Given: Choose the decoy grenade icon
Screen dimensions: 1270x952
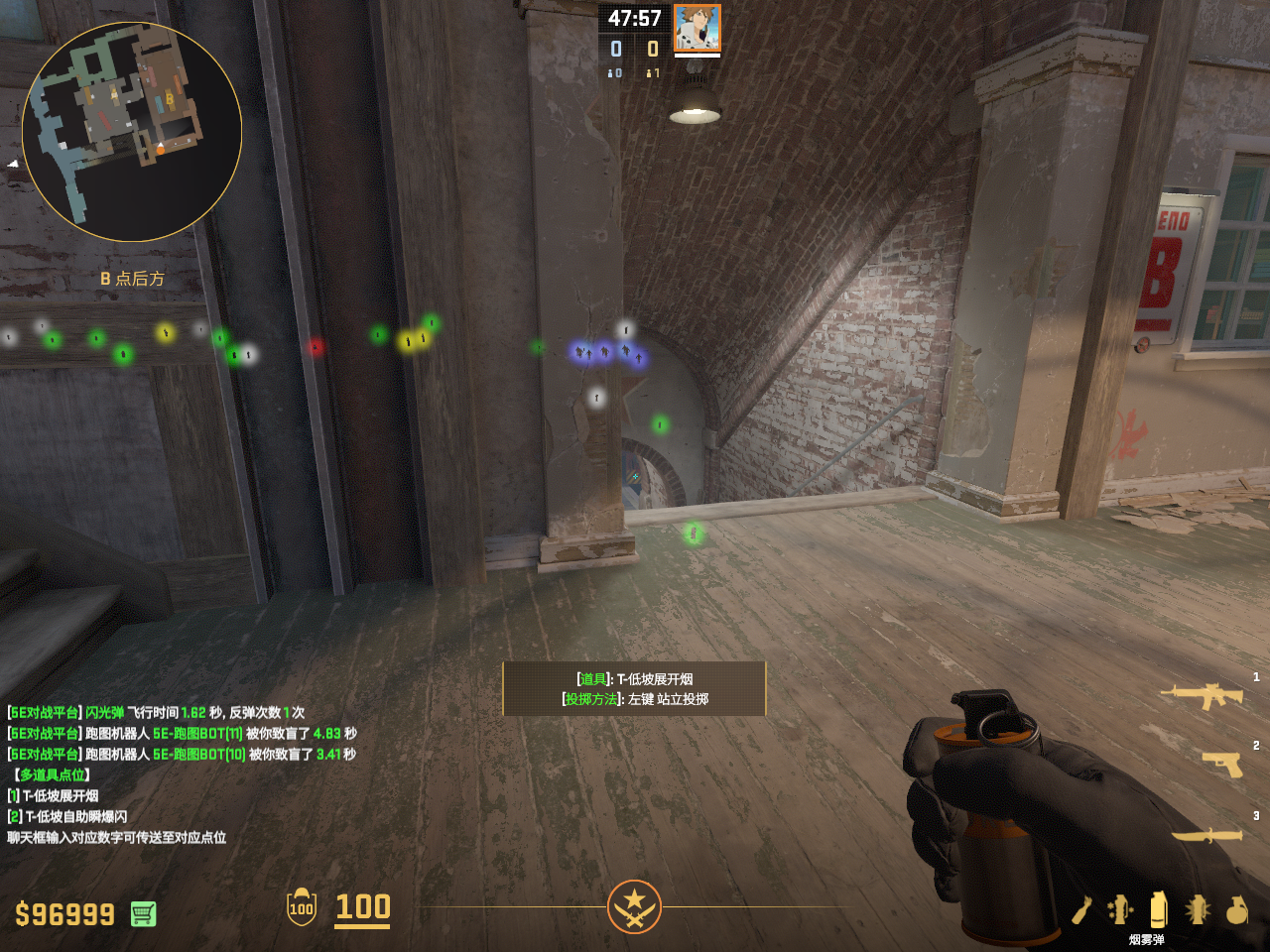Looking at the screenshot, I should 1120,908.
